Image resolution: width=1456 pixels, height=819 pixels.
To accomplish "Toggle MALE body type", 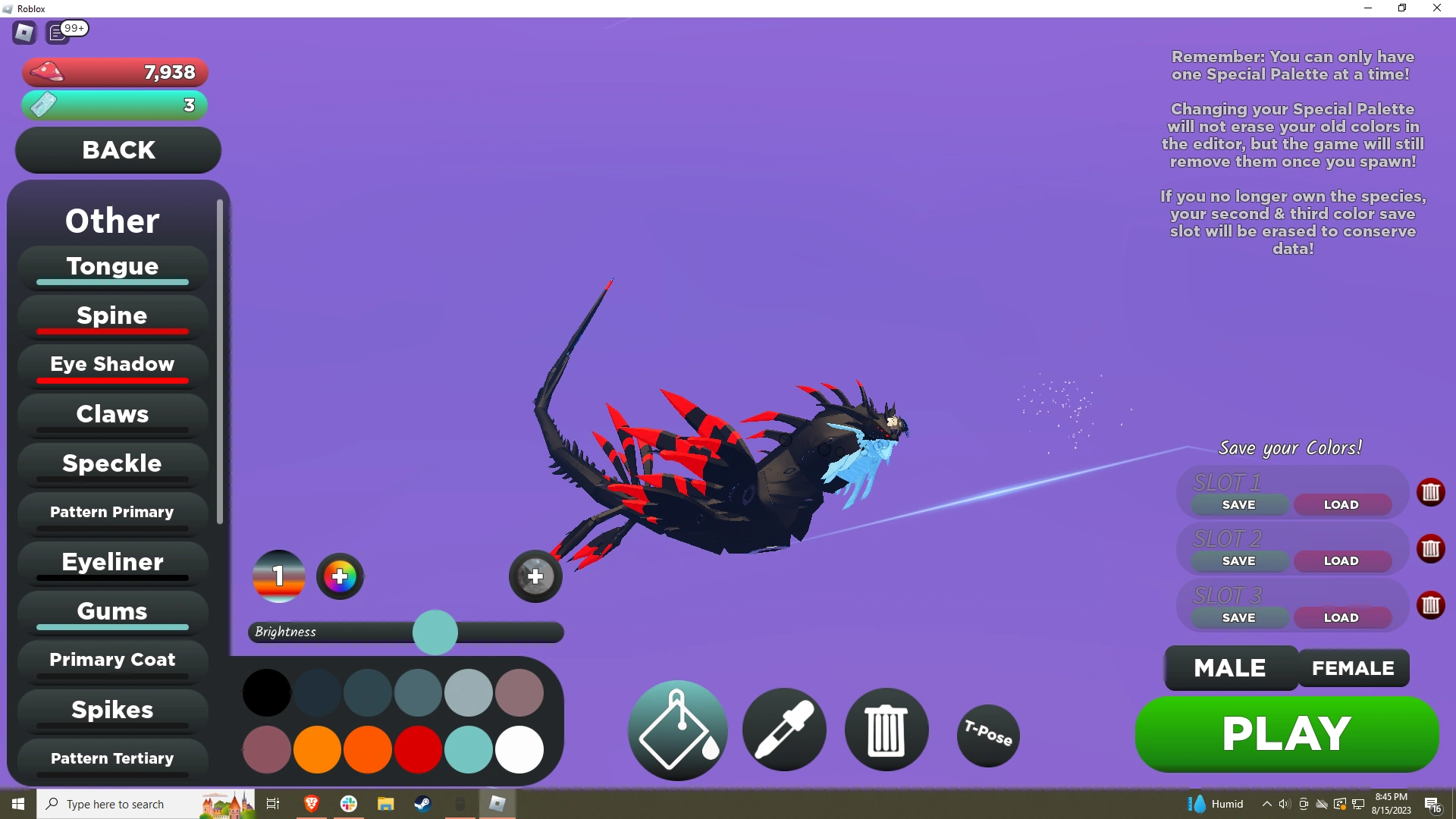I will click(1229, 668).
